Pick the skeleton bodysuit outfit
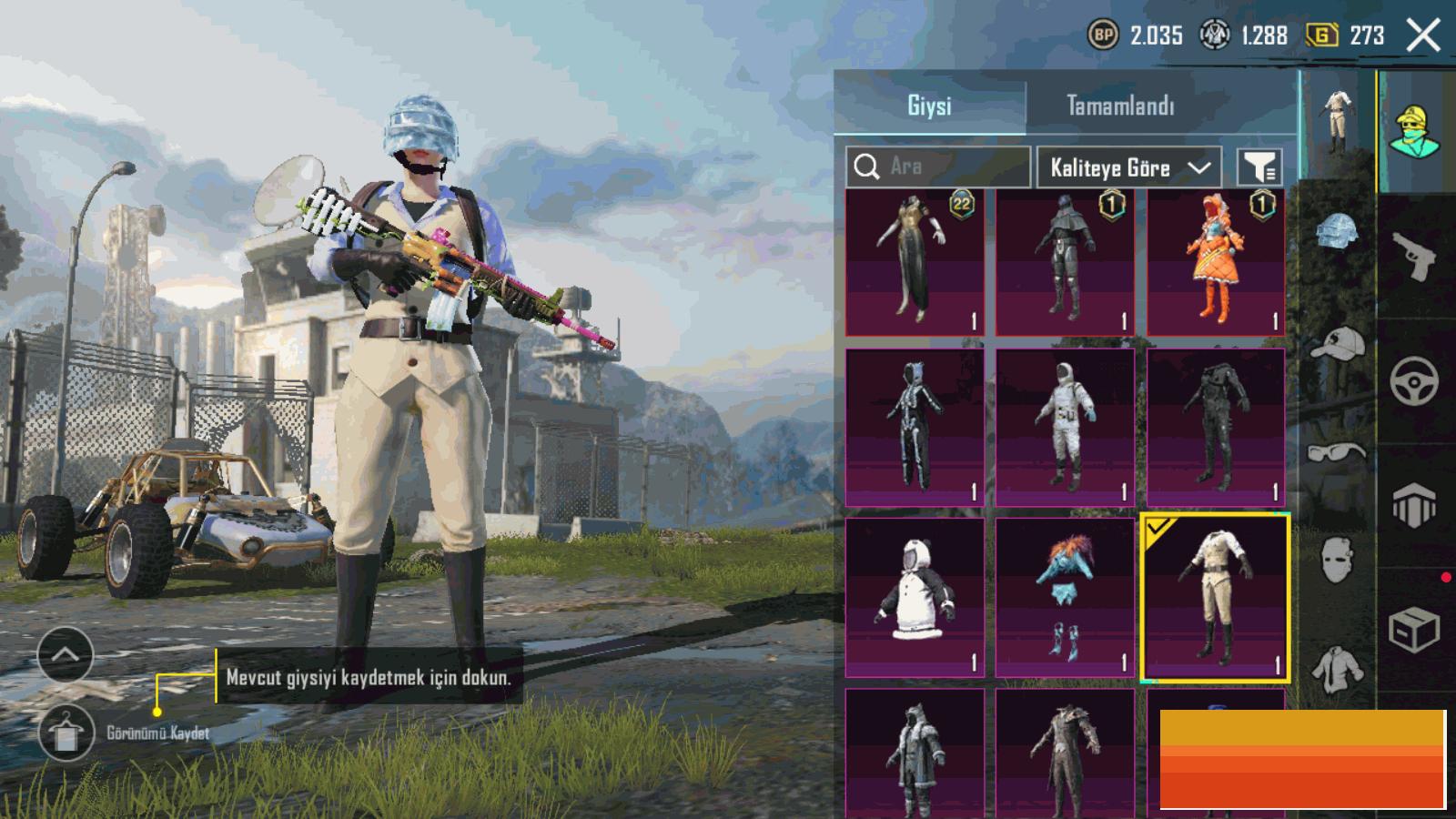Viewport: 1456px width, 819px height. [x=915, y=428]
